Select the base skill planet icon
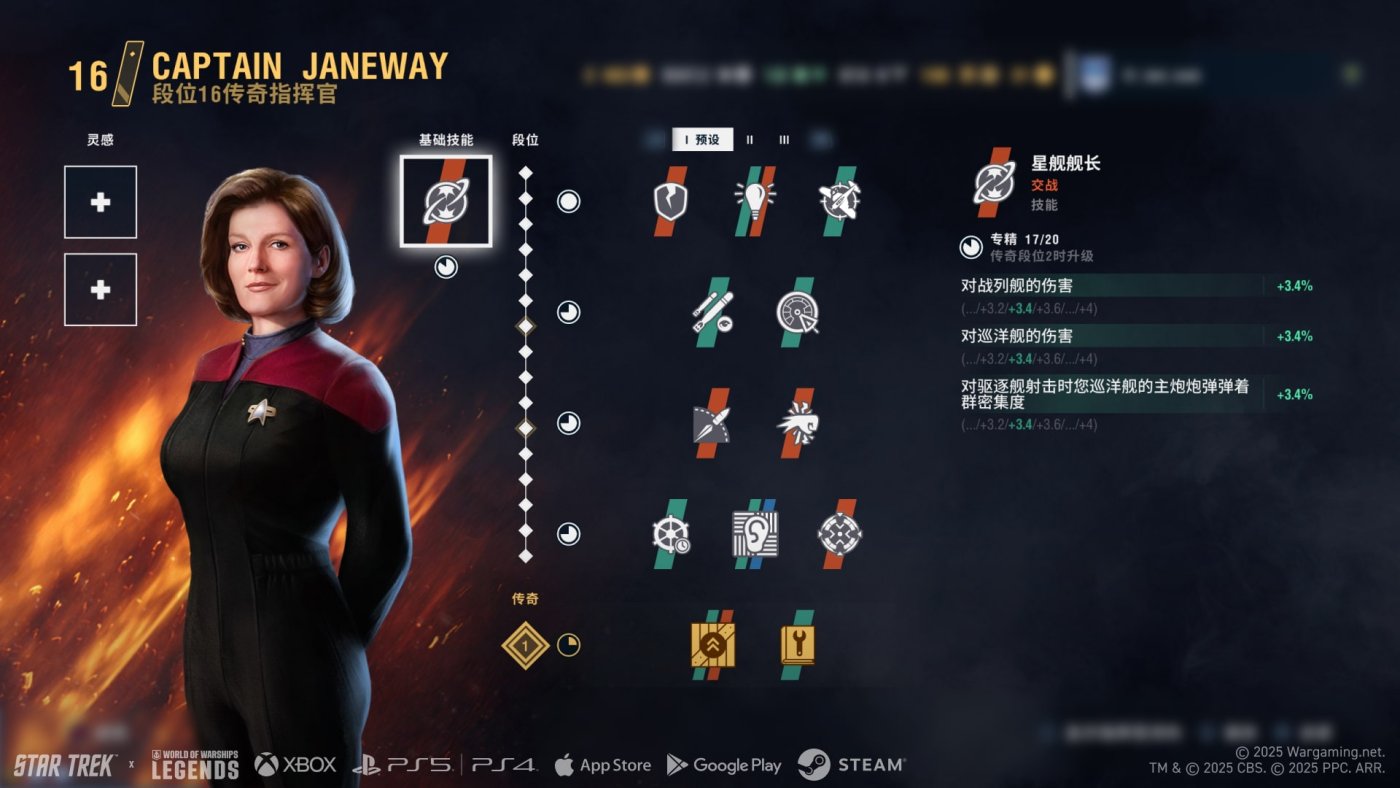 [x=445, y=201]
